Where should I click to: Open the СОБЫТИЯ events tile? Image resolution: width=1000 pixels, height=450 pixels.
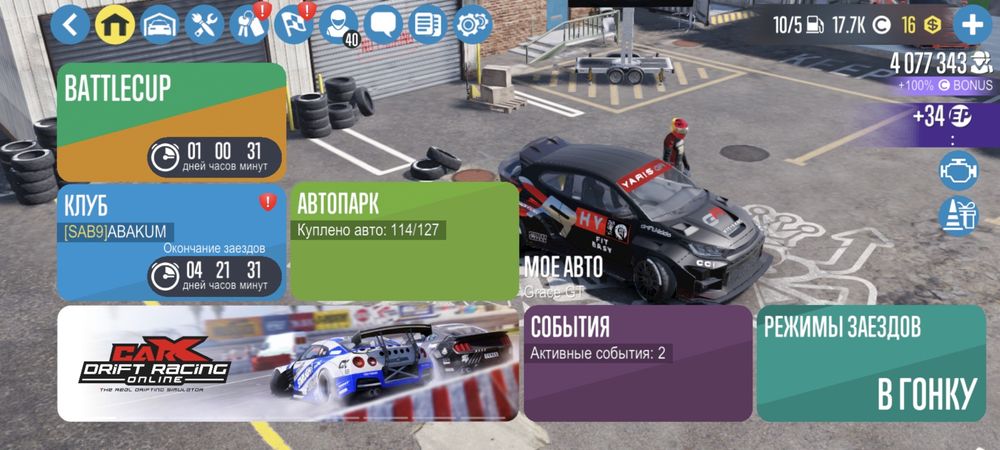(638, 363)
